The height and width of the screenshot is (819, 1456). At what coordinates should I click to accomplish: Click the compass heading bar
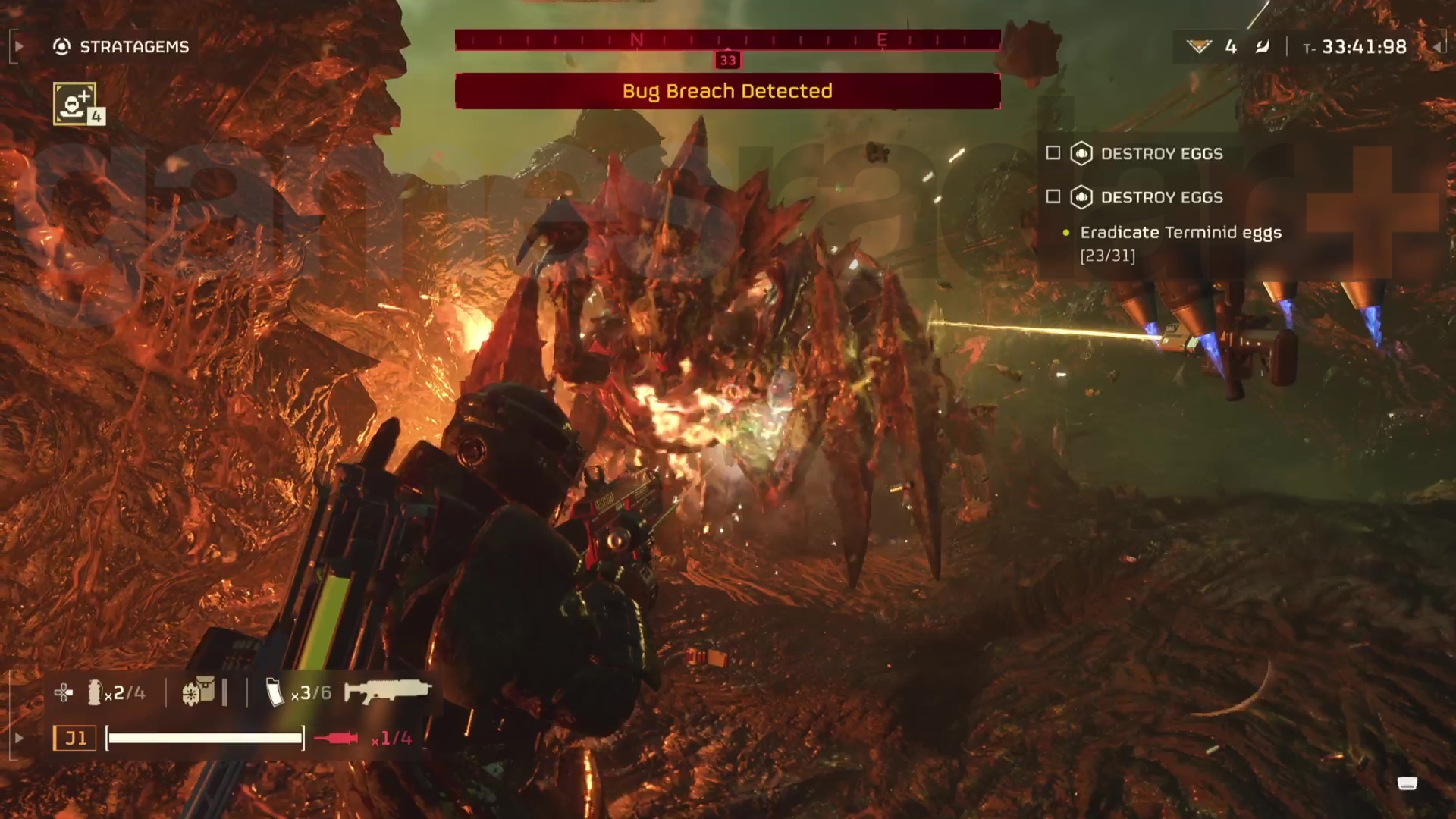[727, 40]
